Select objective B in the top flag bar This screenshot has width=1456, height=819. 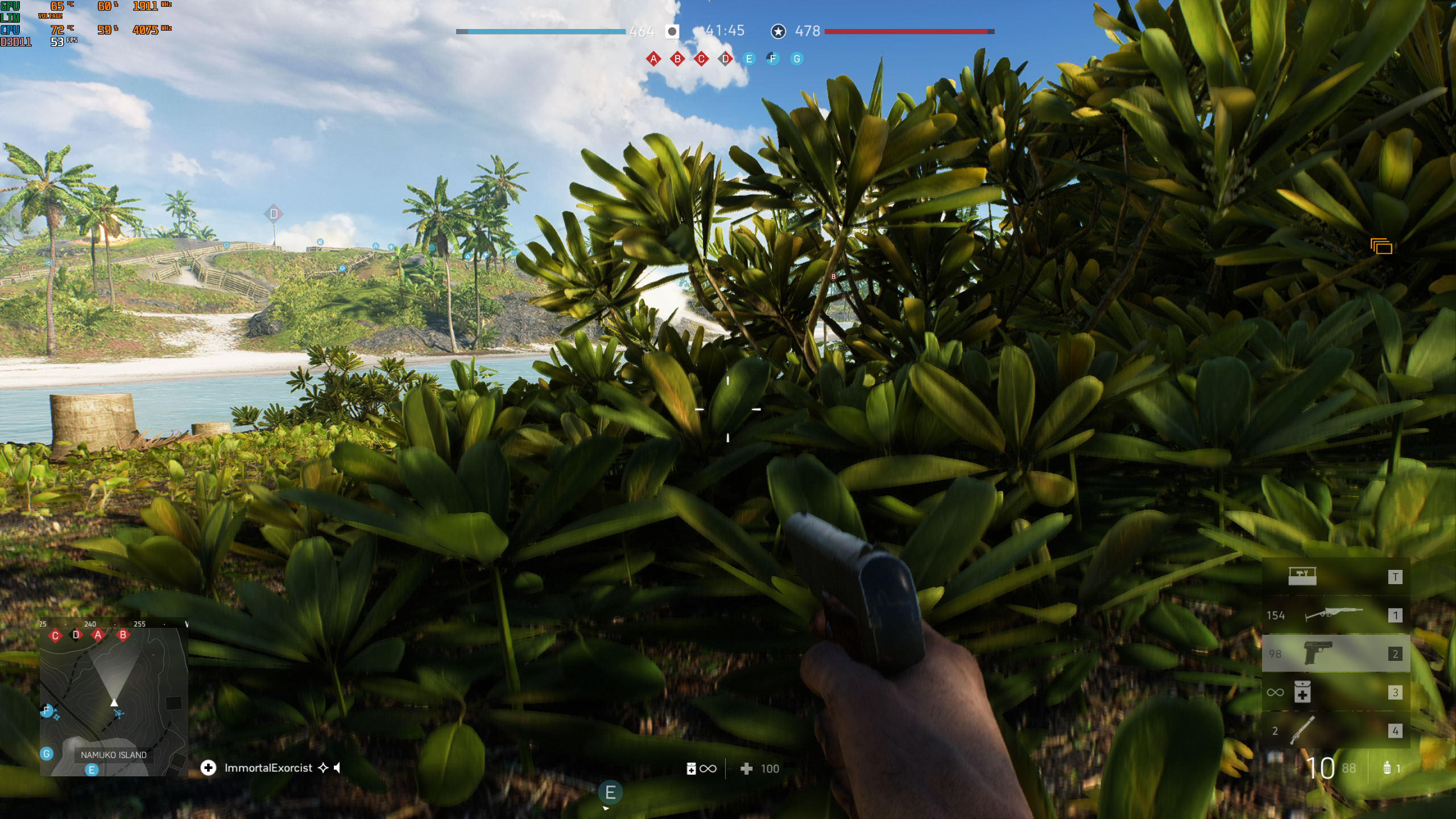(x=677, y=59)
